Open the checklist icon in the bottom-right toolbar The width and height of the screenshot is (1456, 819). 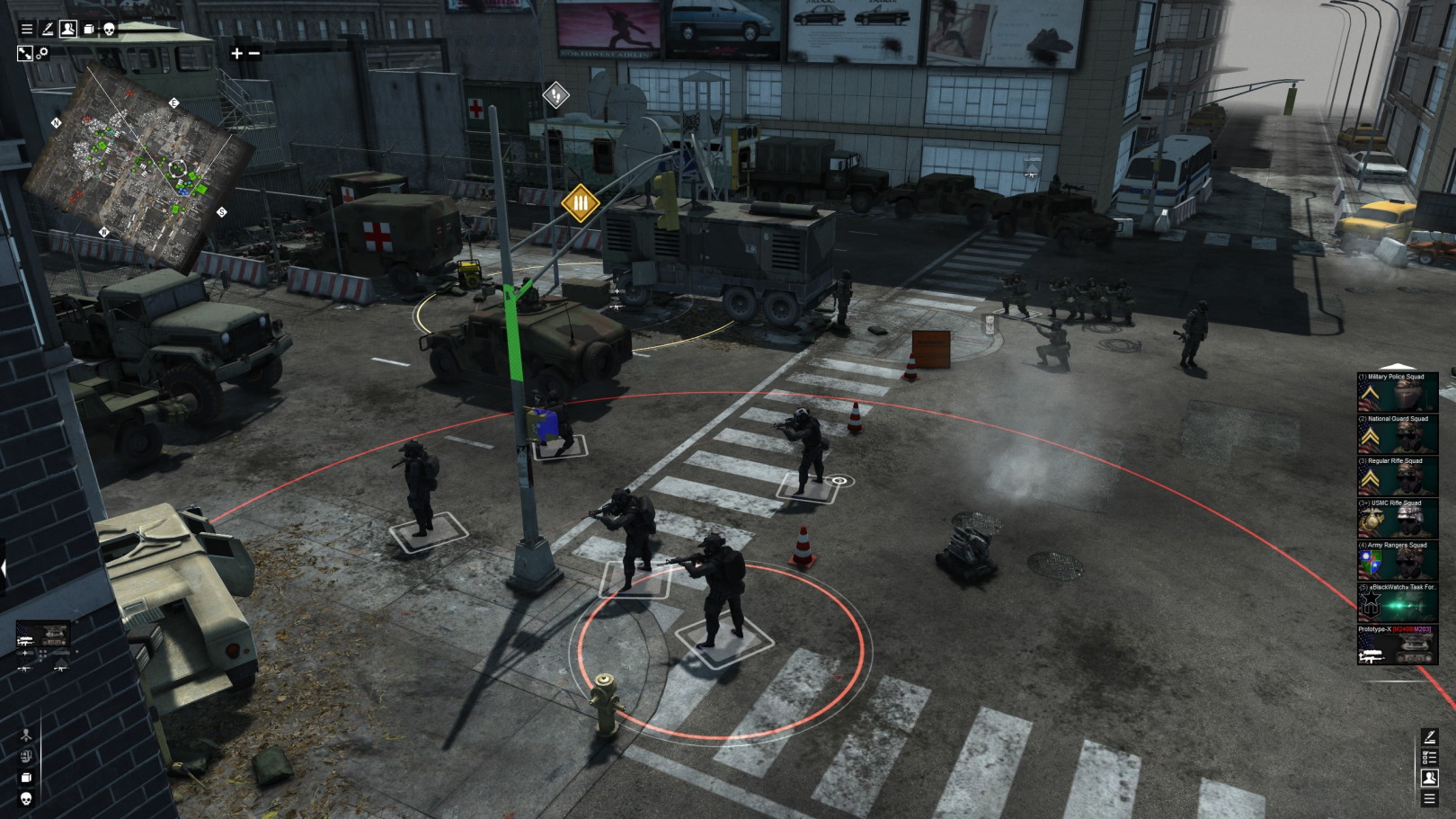point(1429,758)
